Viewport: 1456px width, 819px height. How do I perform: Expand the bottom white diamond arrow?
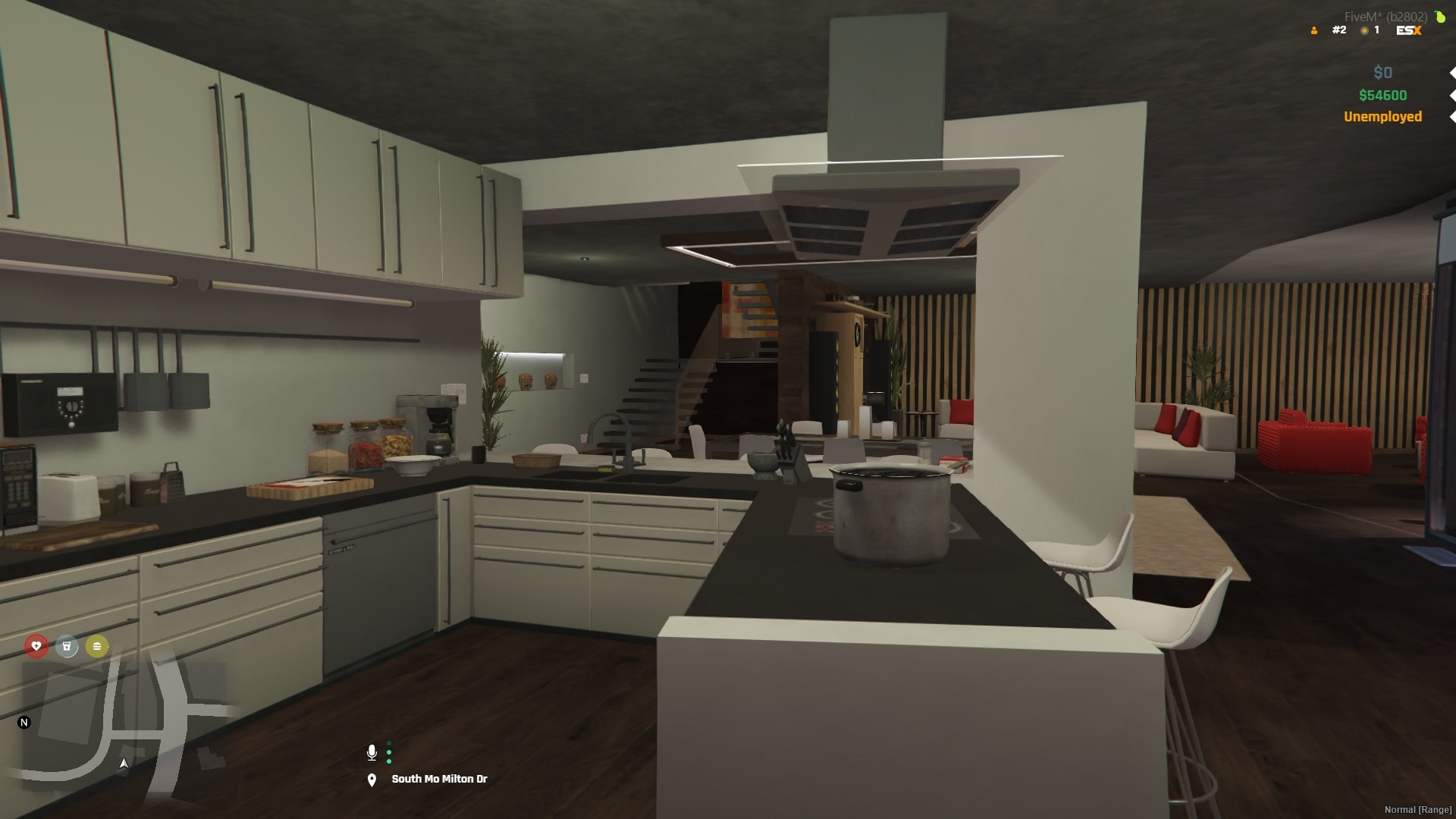pyautogui.click(x=1451, y=117)
